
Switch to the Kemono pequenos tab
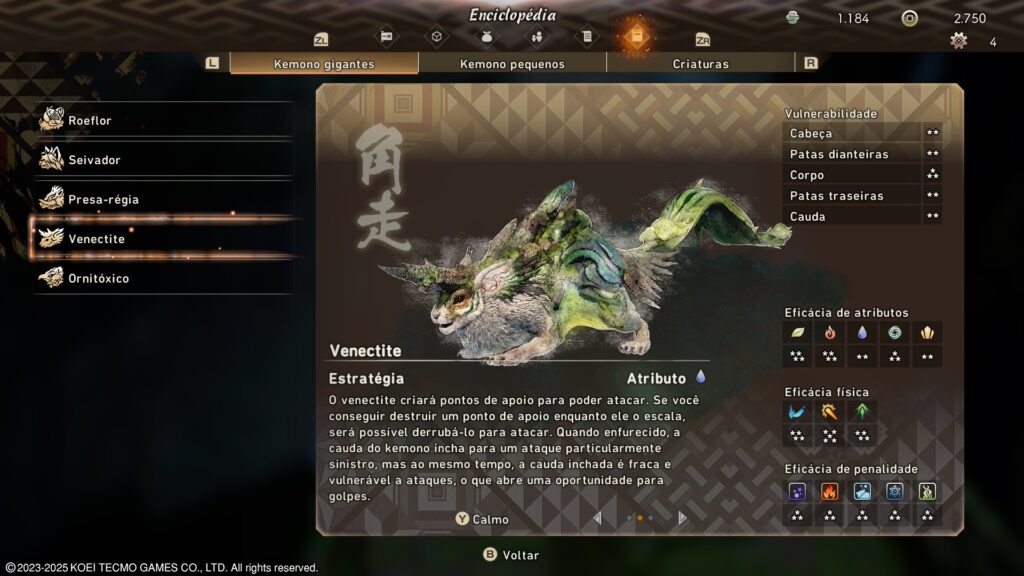[512, 64]
